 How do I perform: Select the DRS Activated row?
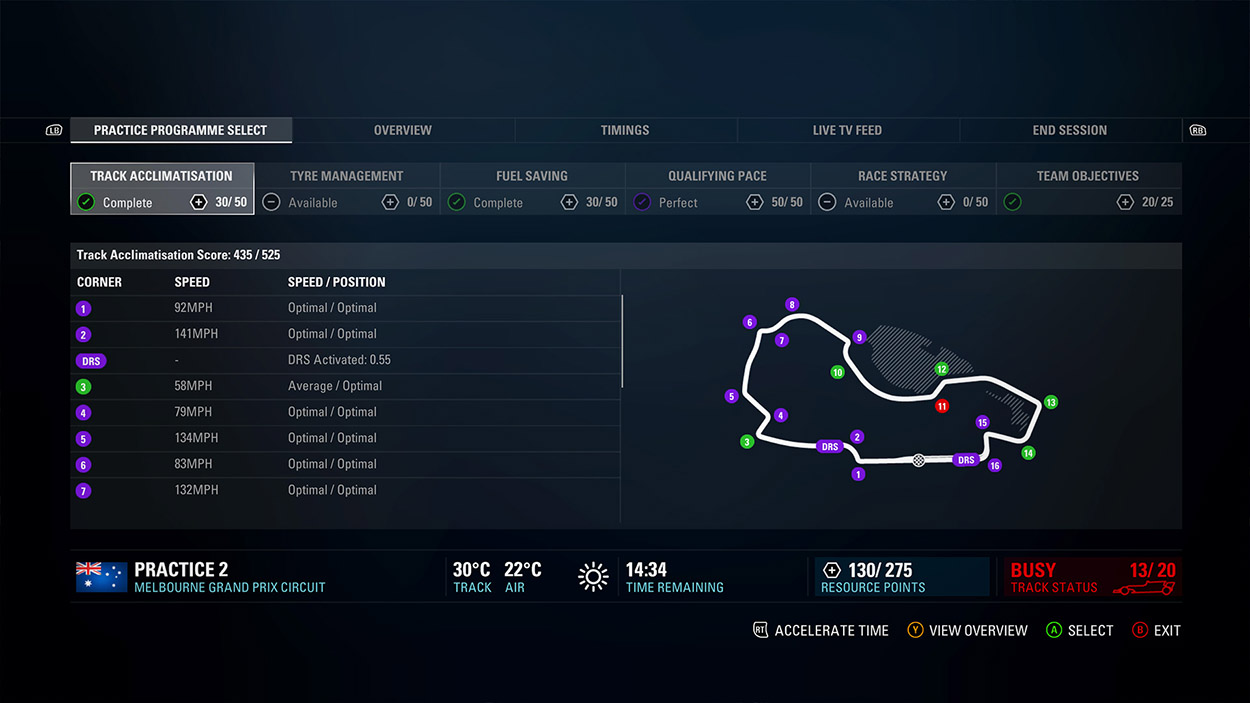pos(345,360)
